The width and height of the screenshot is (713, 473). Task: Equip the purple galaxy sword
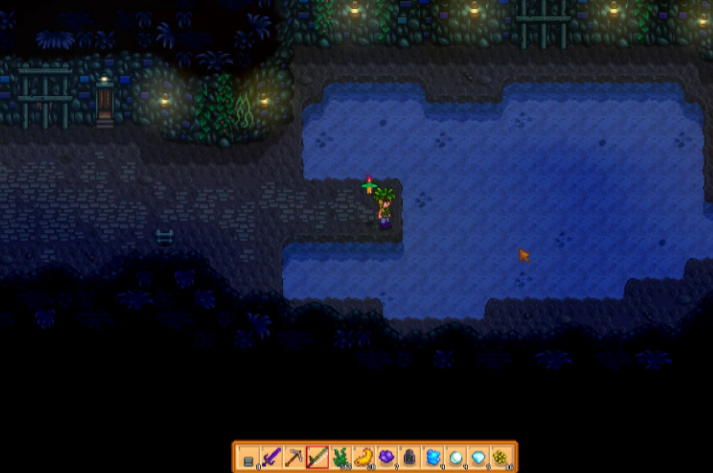coord(272,458)
